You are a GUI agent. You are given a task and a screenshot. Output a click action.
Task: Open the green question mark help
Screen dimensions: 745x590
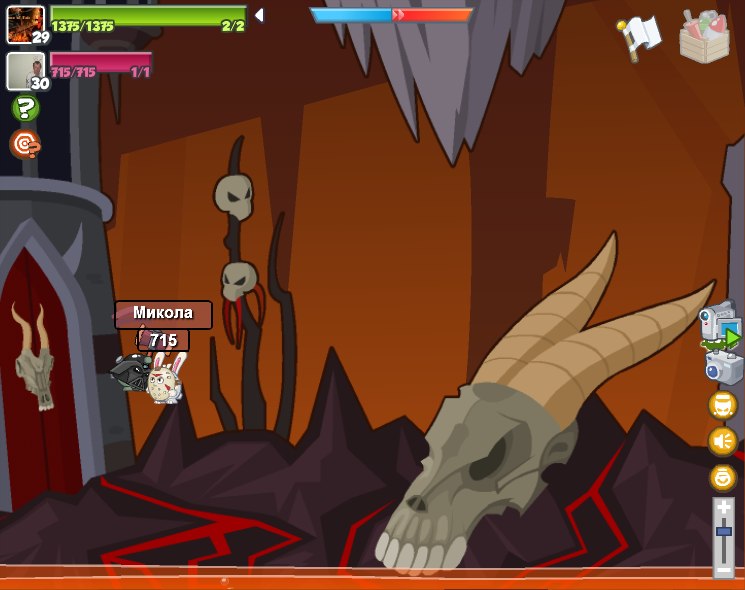click(x=25, y=107)
